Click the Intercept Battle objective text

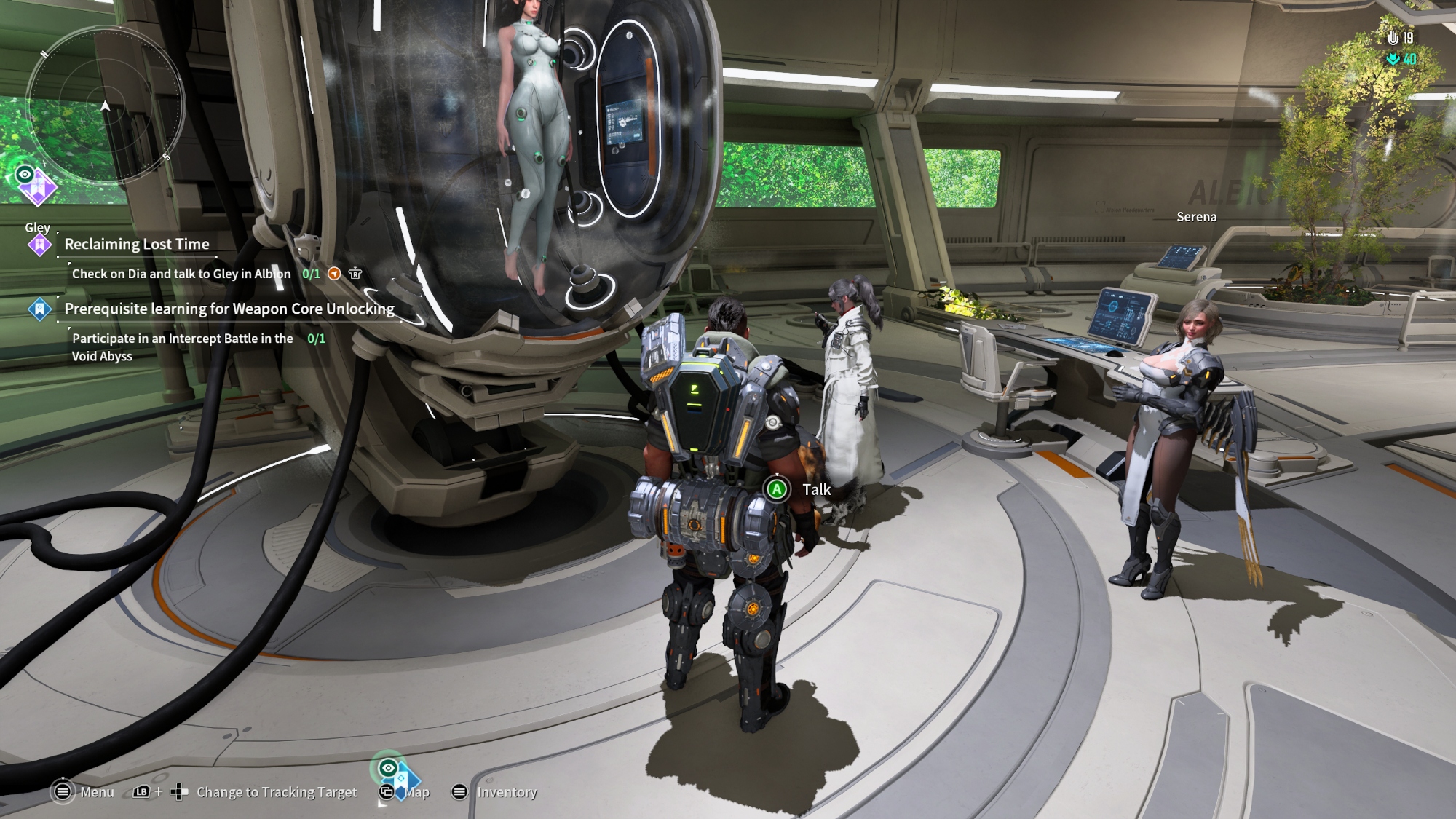coord(182,347)
